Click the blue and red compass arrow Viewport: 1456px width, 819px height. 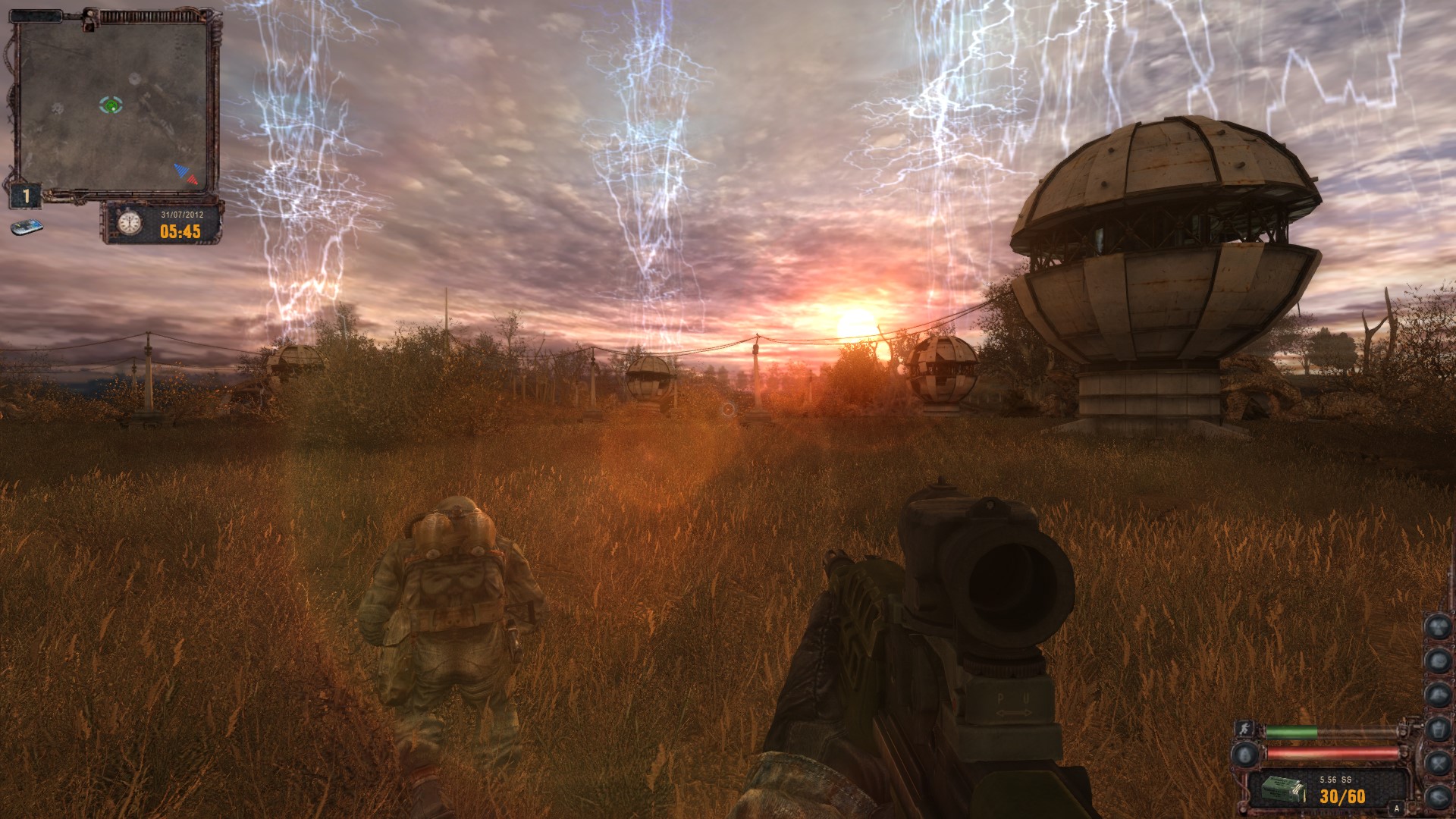[x=186, y=174]
